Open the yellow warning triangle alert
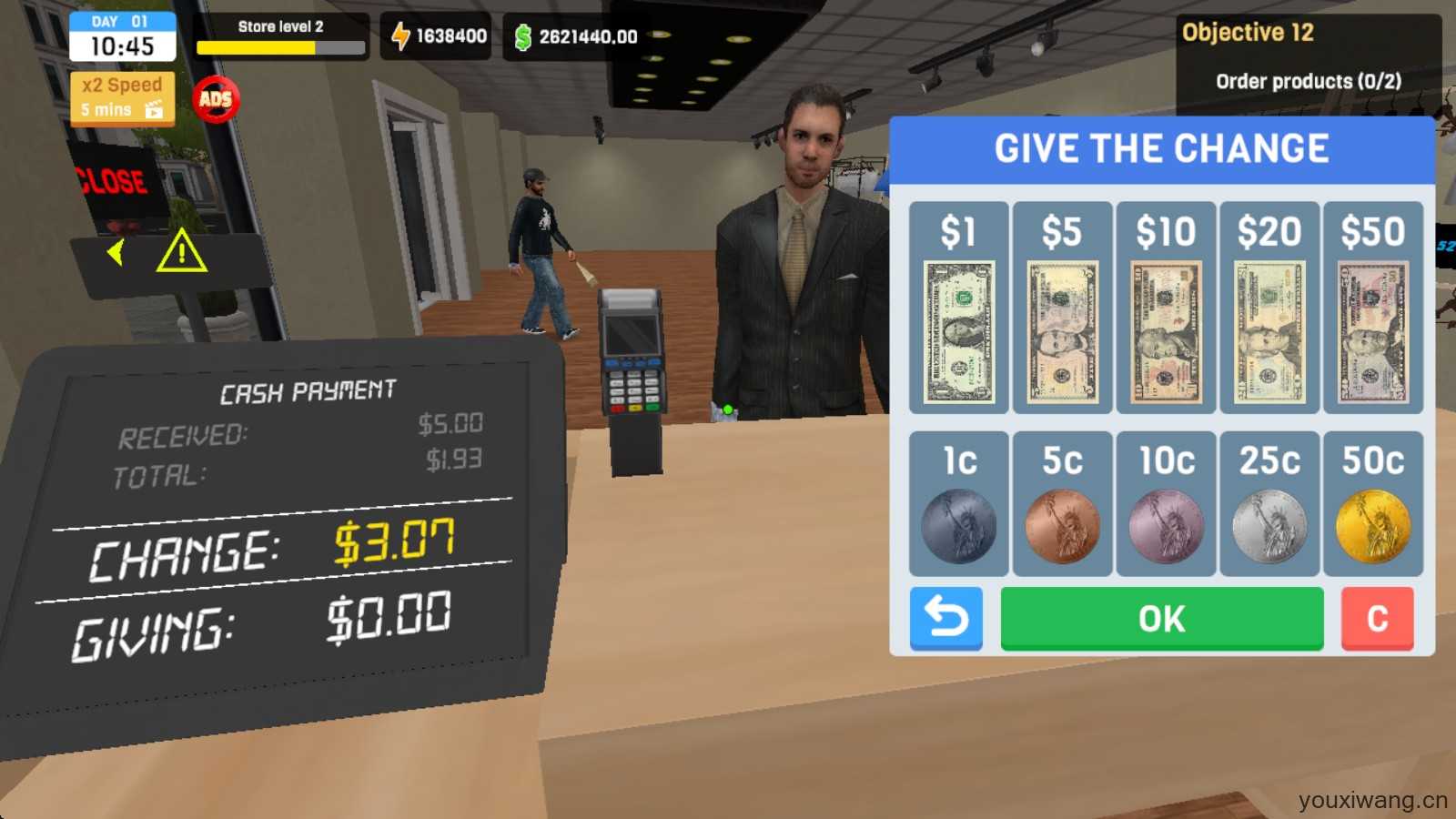The image size is (1456, 819). (181, 251)
